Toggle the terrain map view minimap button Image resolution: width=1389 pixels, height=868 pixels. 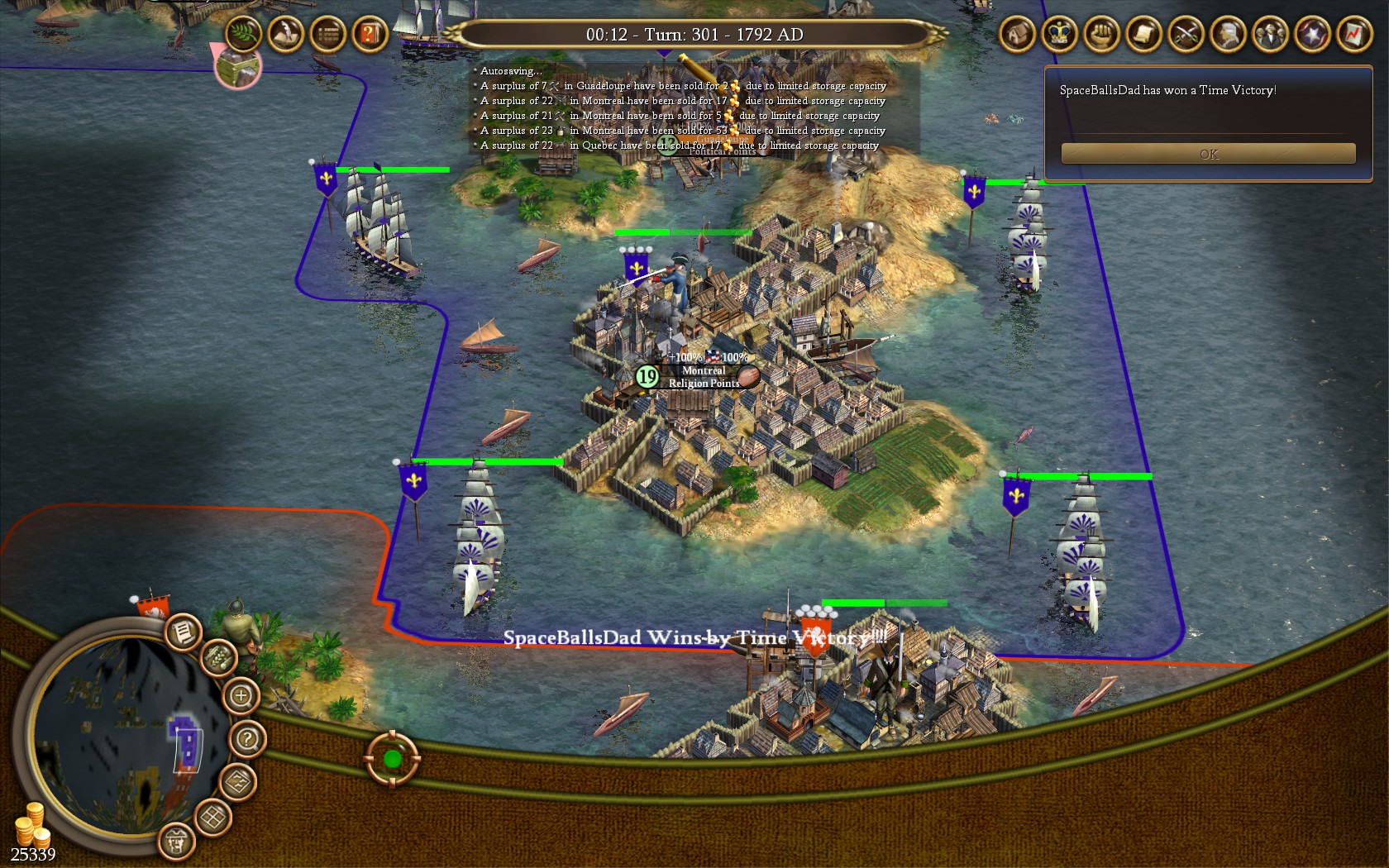pyautogui.click(x=238, y=782)
